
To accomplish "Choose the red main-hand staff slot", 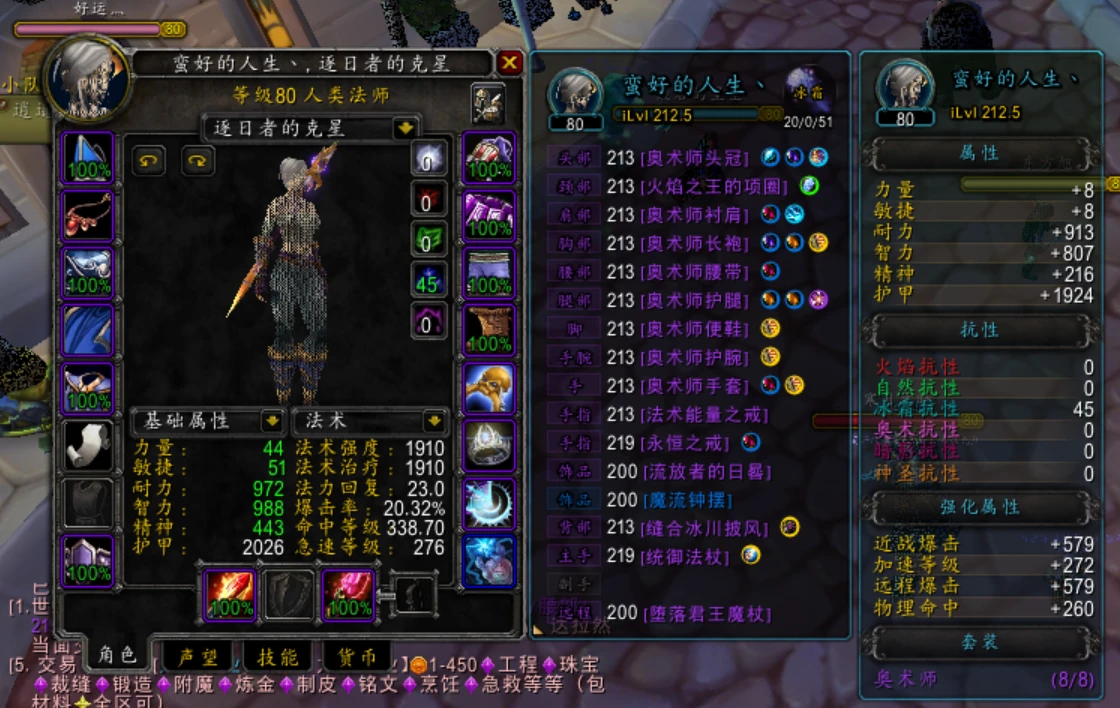I will coord(230,594).
